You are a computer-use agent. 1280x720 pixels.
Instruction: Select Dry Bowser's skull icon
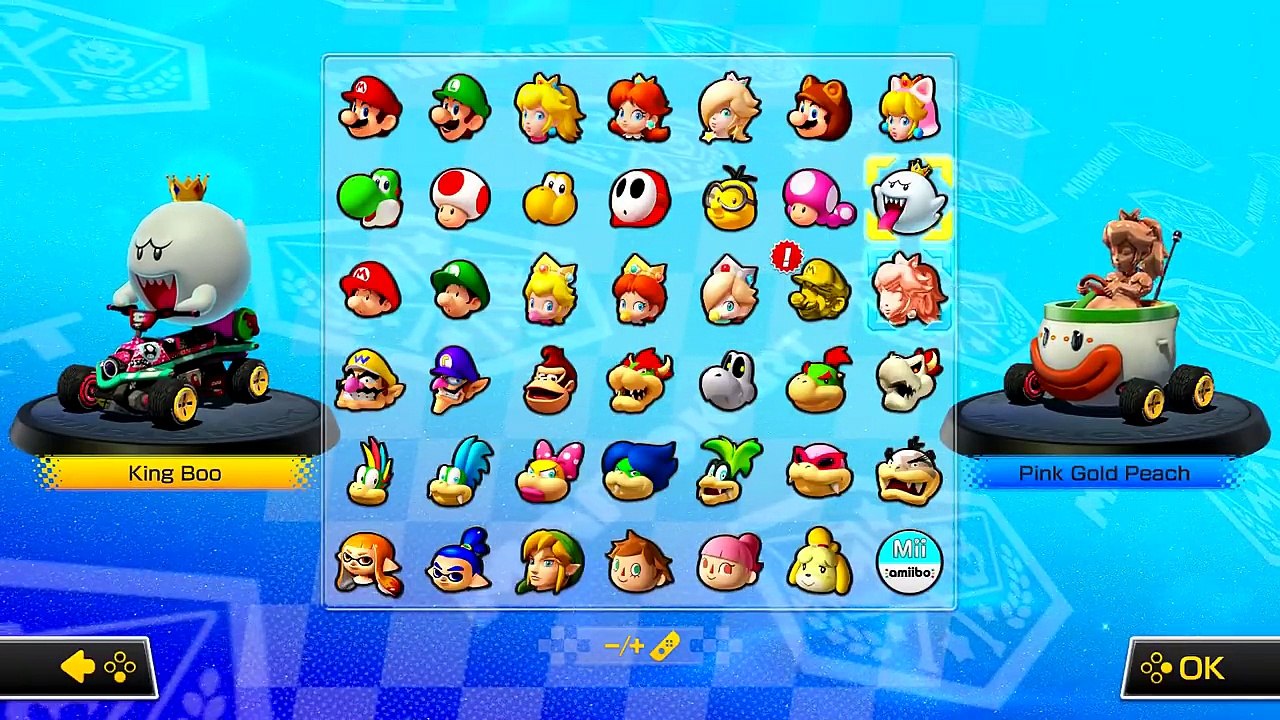(x=909, y=378)
